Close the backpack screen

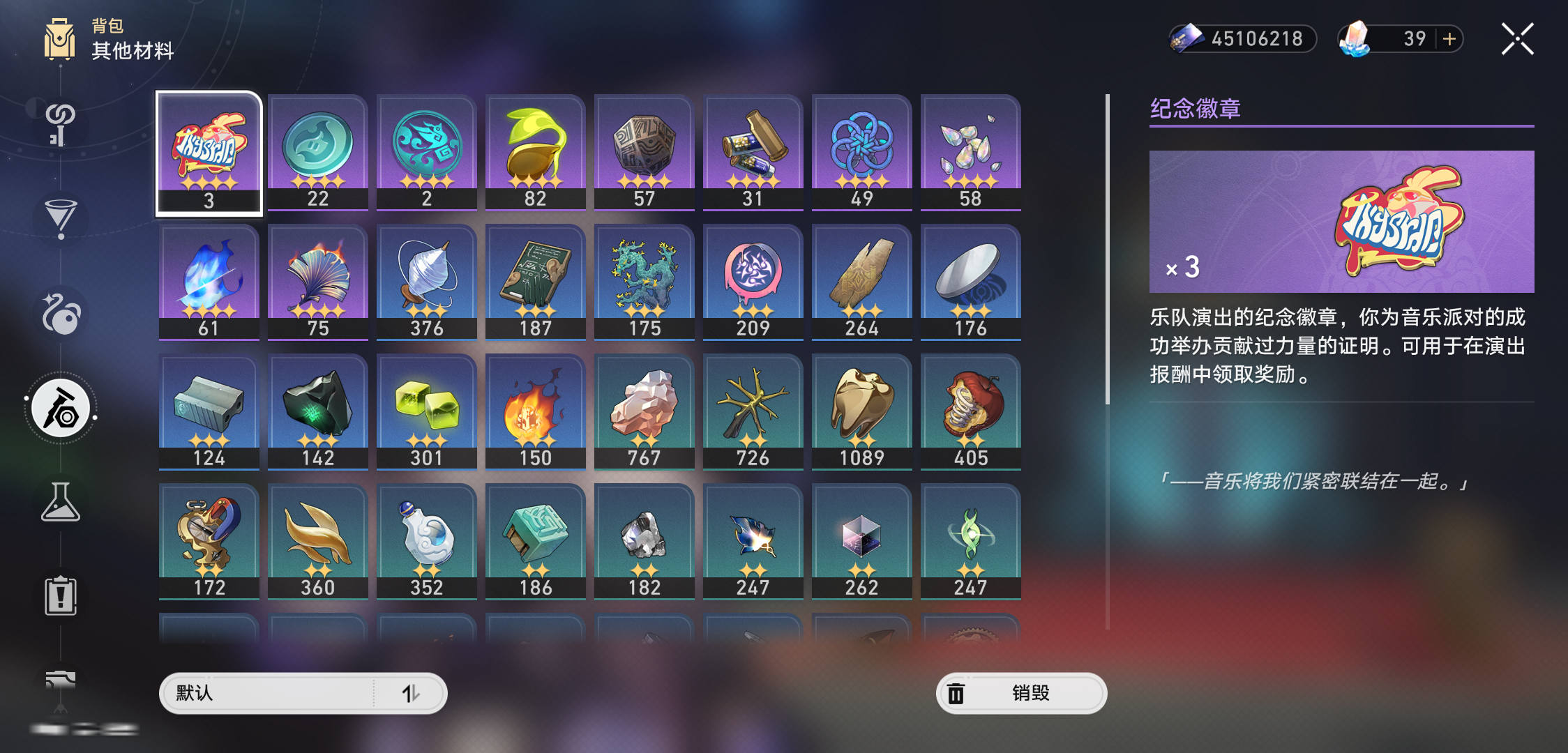pyautogui.click(x=1517, y=39)
